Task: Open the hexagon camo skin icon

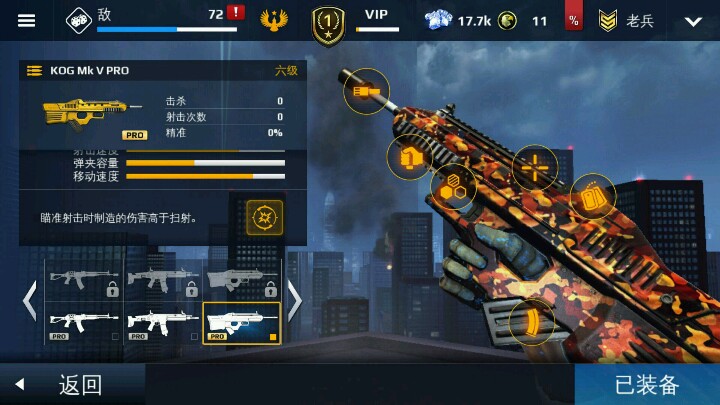Action: (452, 187)
